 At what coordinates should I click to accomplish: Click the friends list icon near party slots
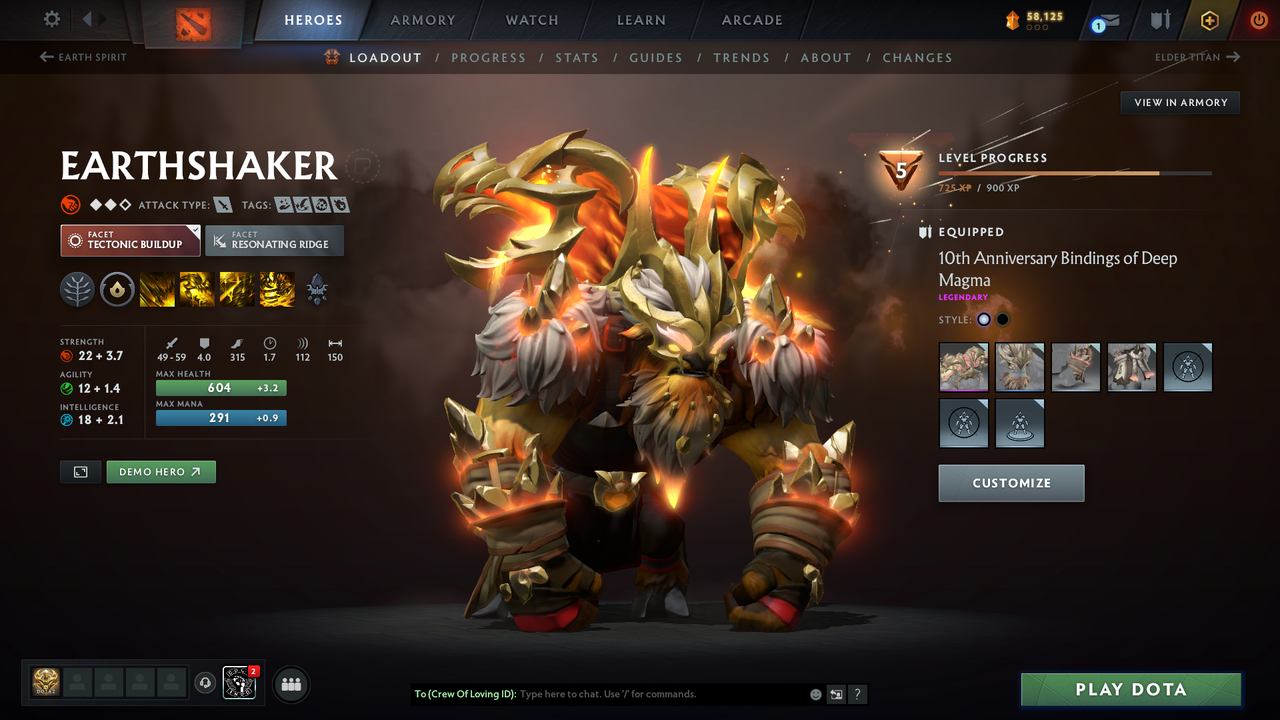tap(289, 683)
